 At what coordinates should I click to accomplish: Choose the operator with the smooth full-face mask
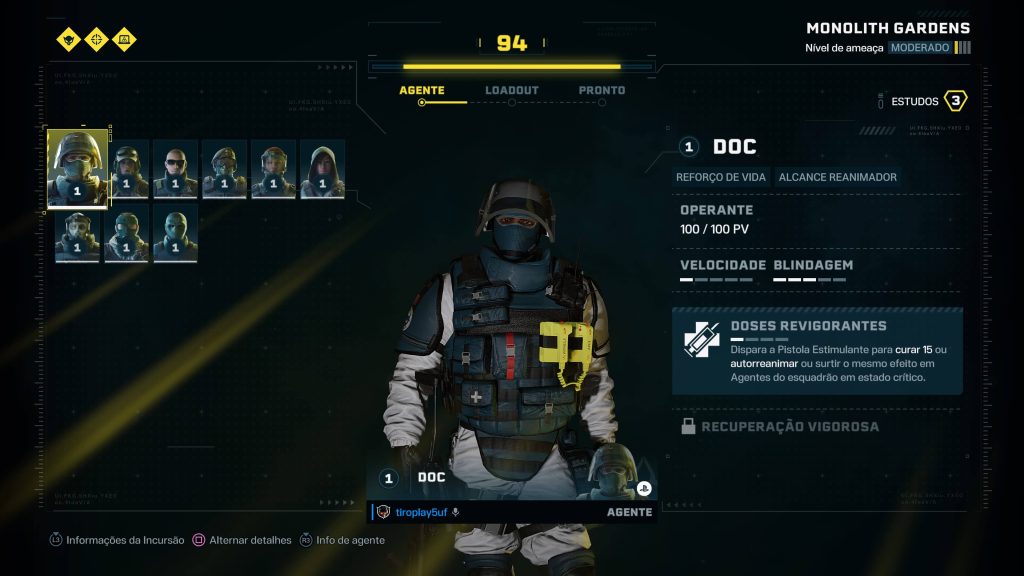(x=175, y=235)
